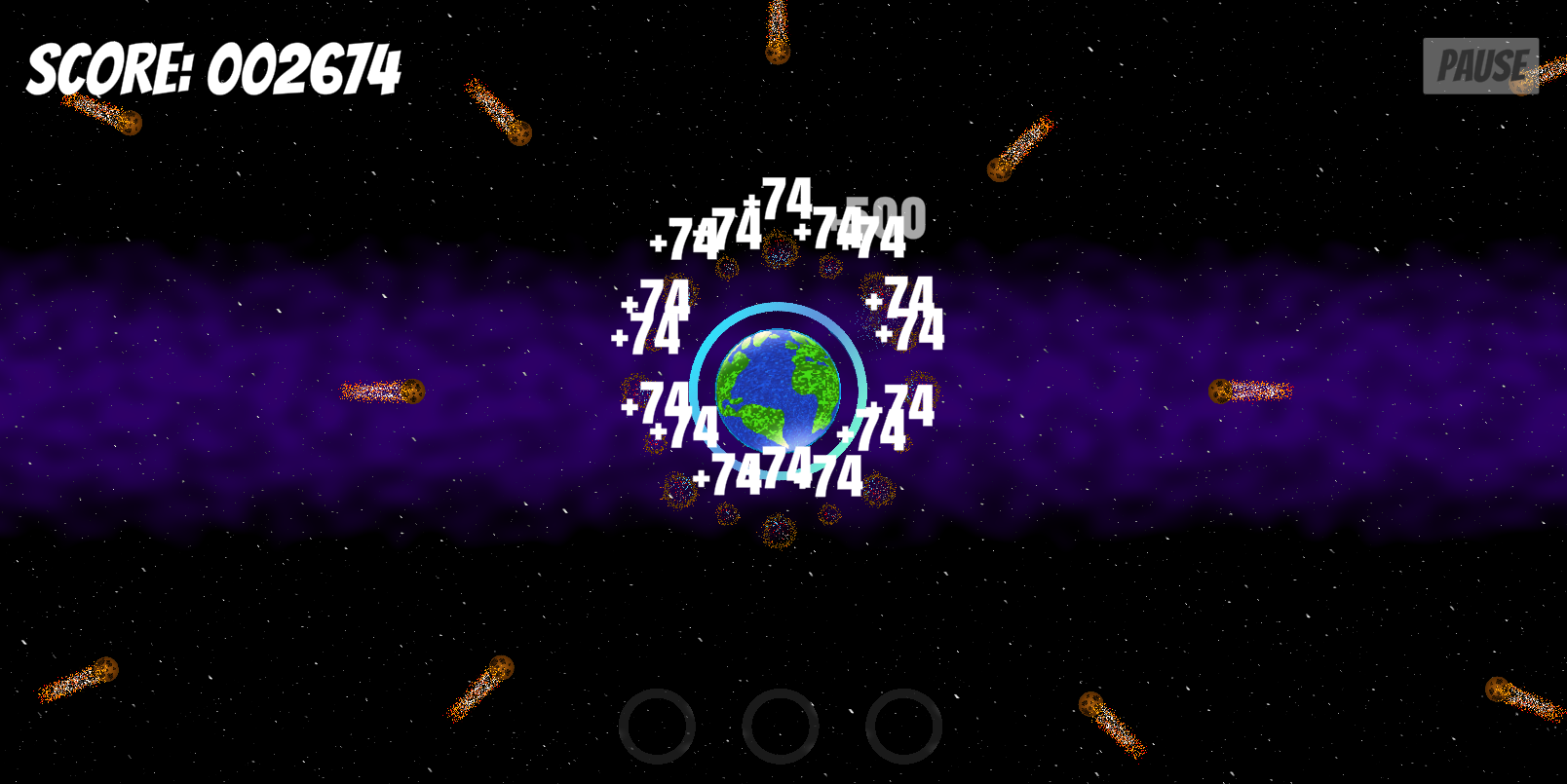The width and height of the screenshot is (1567, 784).
Task: Pause the game with the Pause button
Action: pyautogui.click(x=1479, y=66)
